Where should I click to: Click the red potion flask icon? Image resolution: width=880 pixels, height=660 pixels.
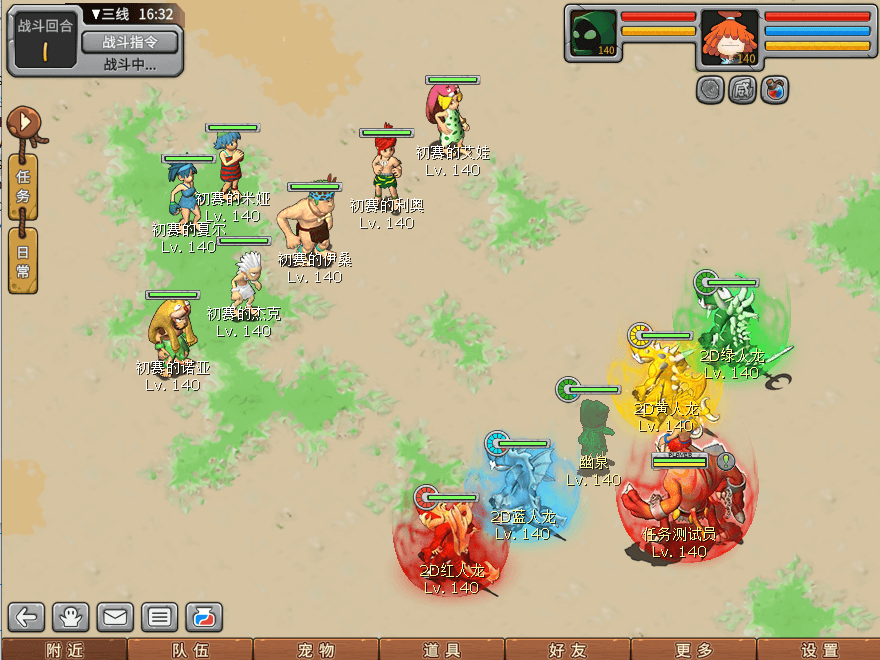click(775, 89)
